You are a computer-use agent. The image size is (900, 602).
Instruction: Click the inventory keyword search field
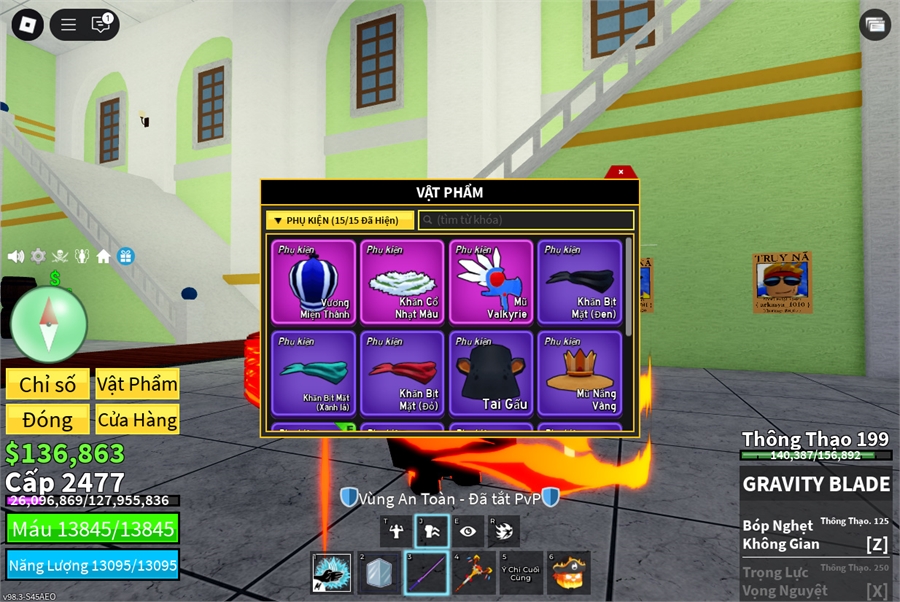click(526, 220)
